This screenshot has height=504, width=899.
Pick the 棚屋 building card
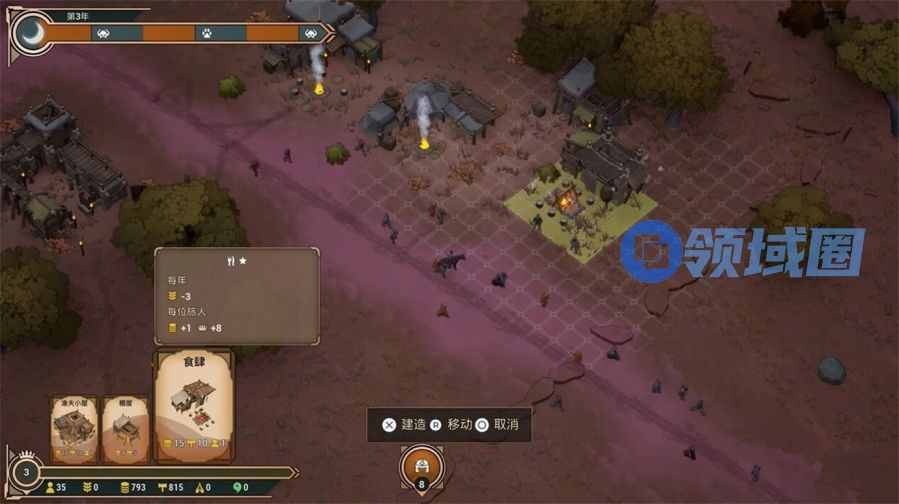pyautogui.click(x=125, y=429)
